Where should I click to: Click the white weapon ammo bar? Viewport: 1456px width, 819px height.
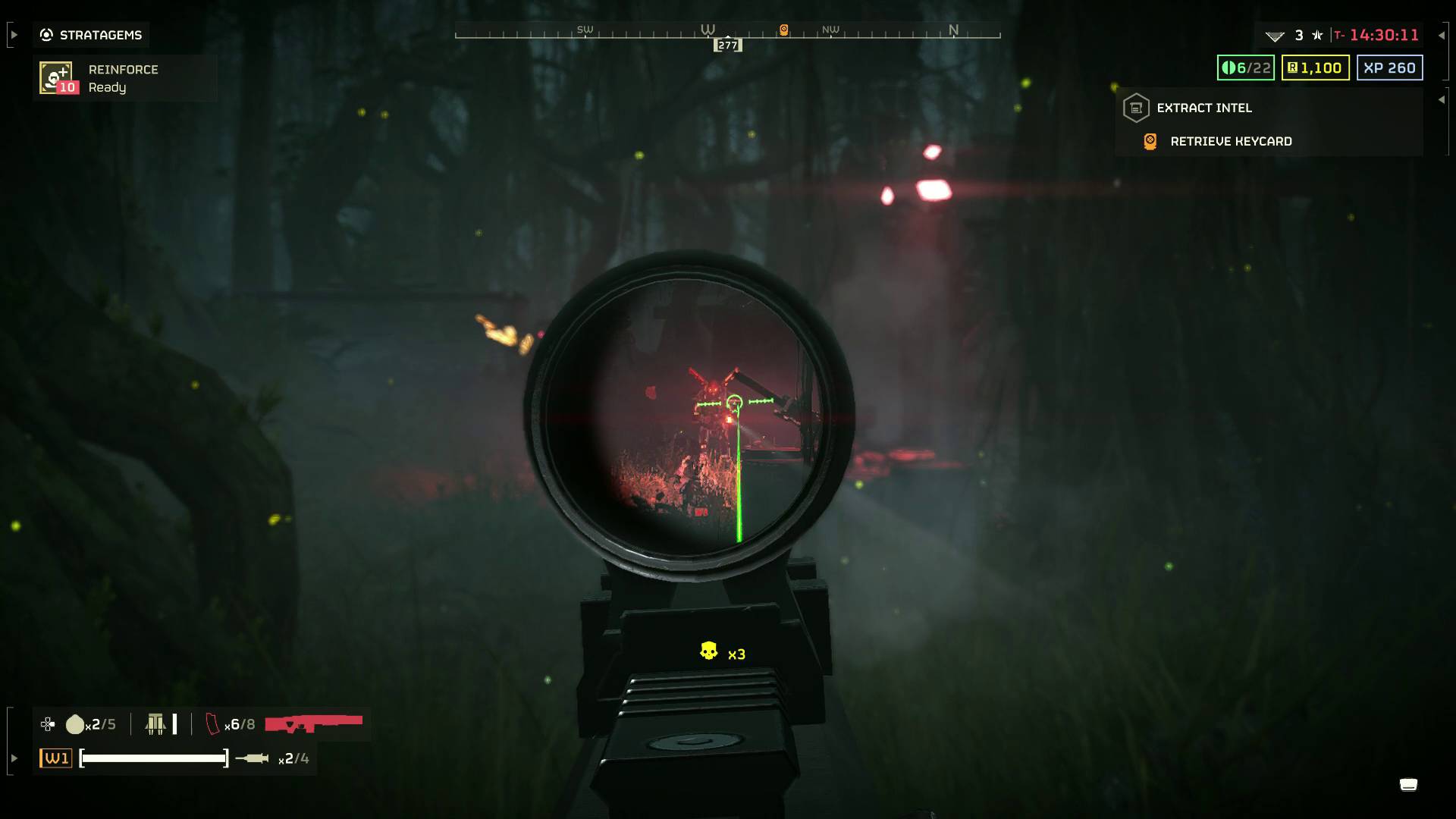[x=153, y=756]
